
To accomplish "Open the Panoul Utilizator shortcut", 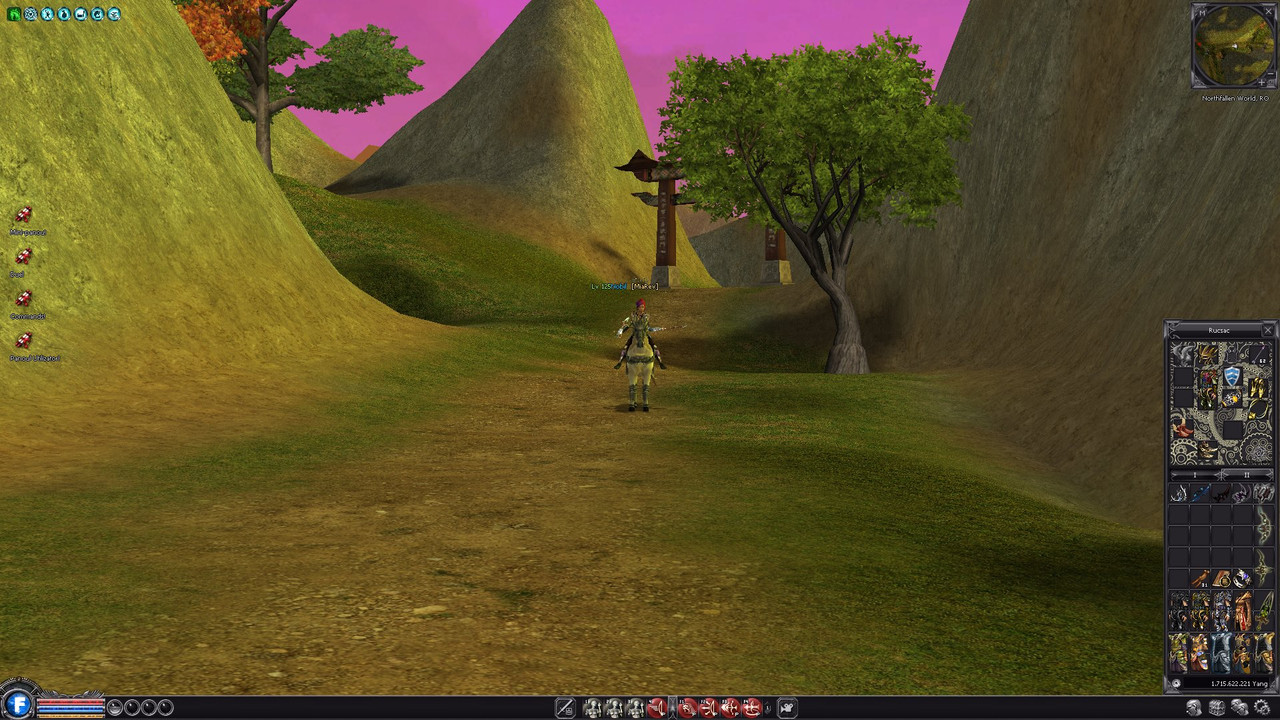I will click(24, 341).
